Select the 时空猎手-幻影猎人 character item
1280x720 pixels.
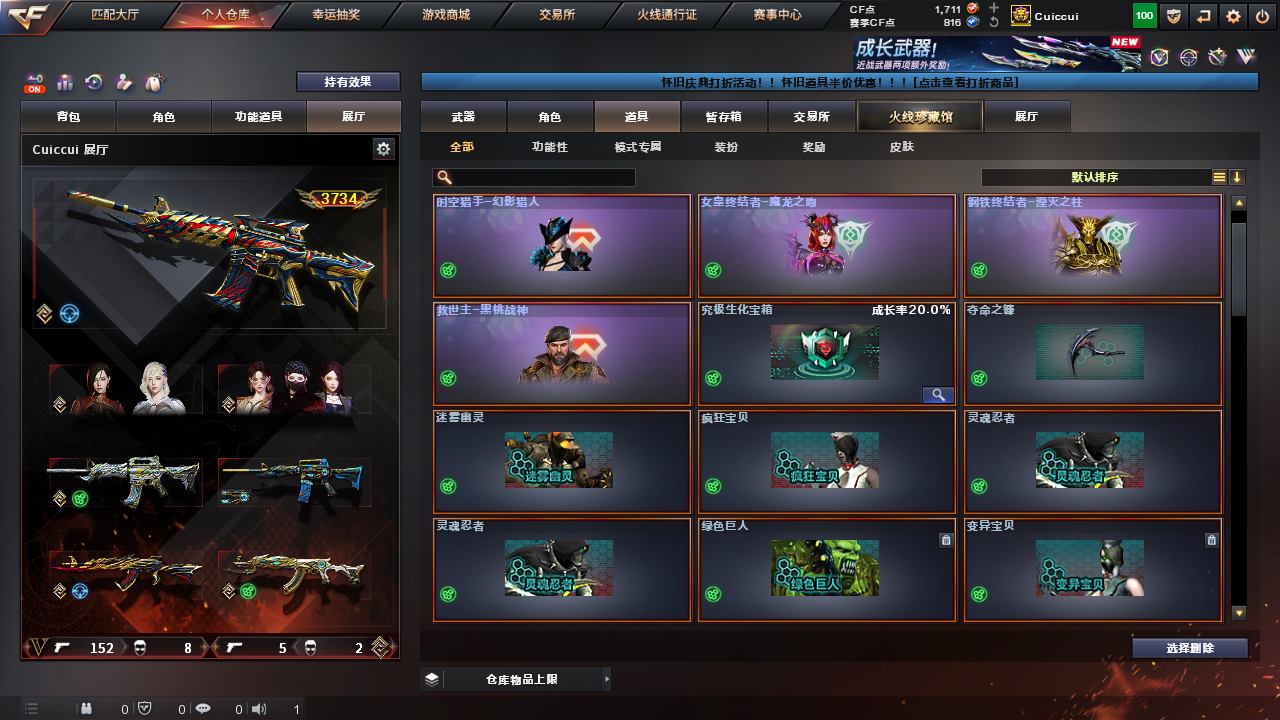pos(562,246)
